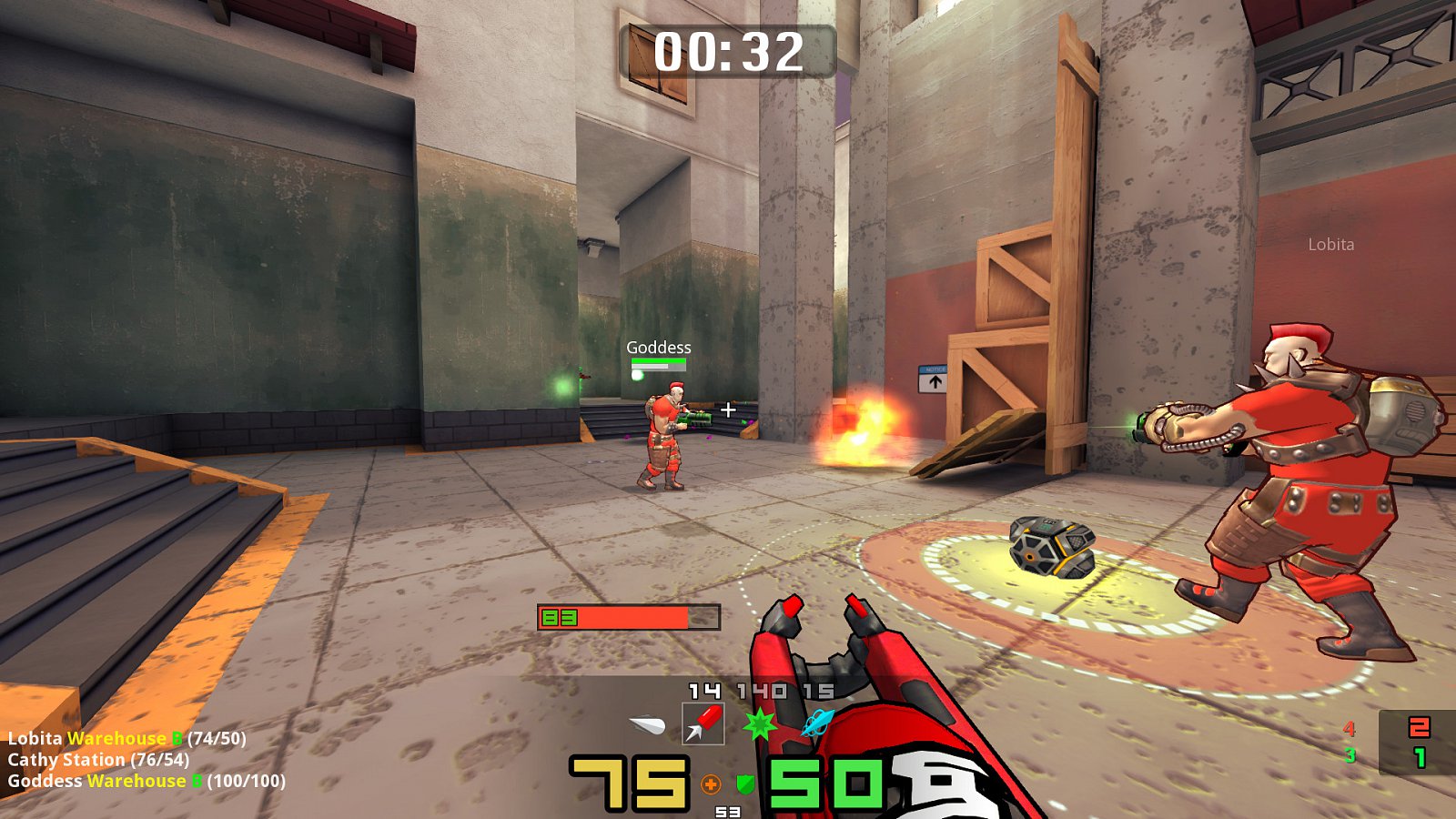This screenshot has width=1456, height=819.
Task: Click the shotgun shell ammo icon
Action: (x=646, y=723)
